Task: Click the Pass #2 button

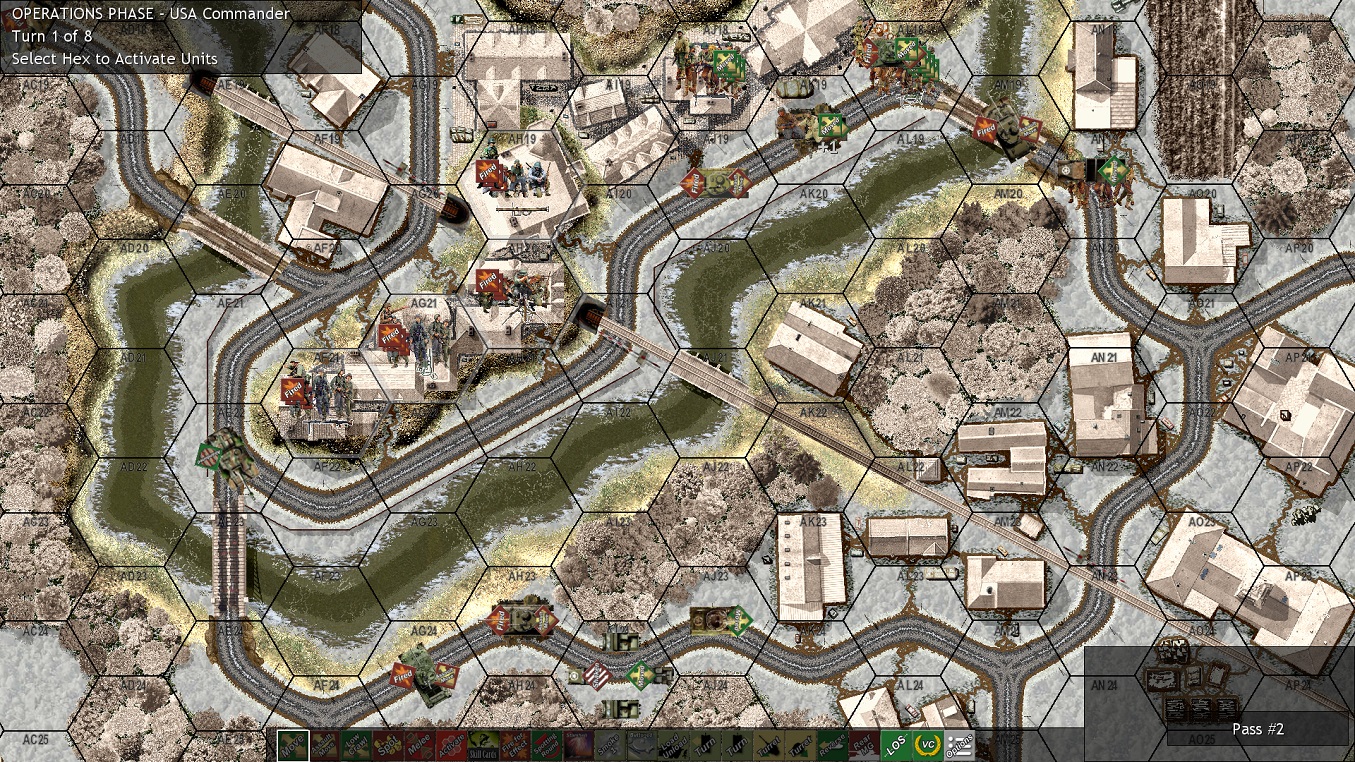Action: pos(1258,729)
